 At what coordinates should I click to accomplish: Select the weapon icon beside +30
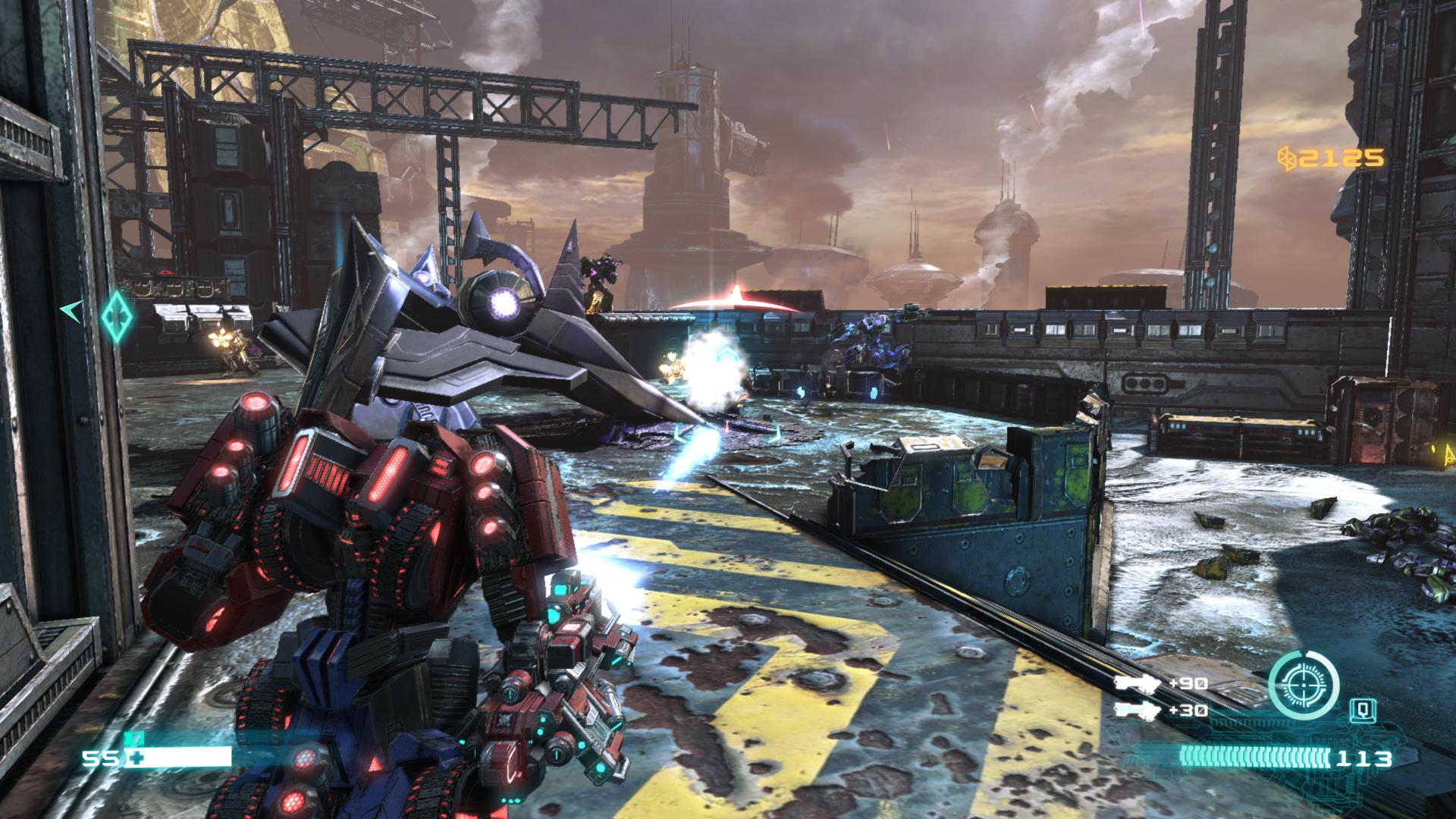pos(1137,711)
